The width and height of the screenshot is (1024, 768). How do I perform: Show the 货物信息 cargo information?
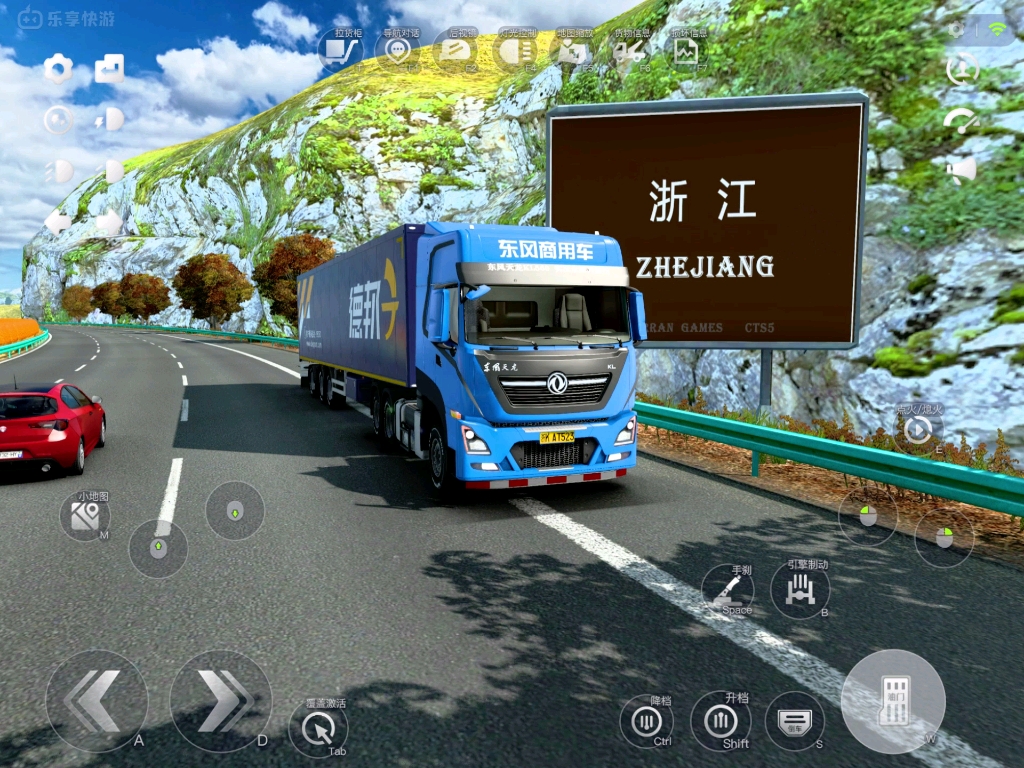click(x=629, y=51)
